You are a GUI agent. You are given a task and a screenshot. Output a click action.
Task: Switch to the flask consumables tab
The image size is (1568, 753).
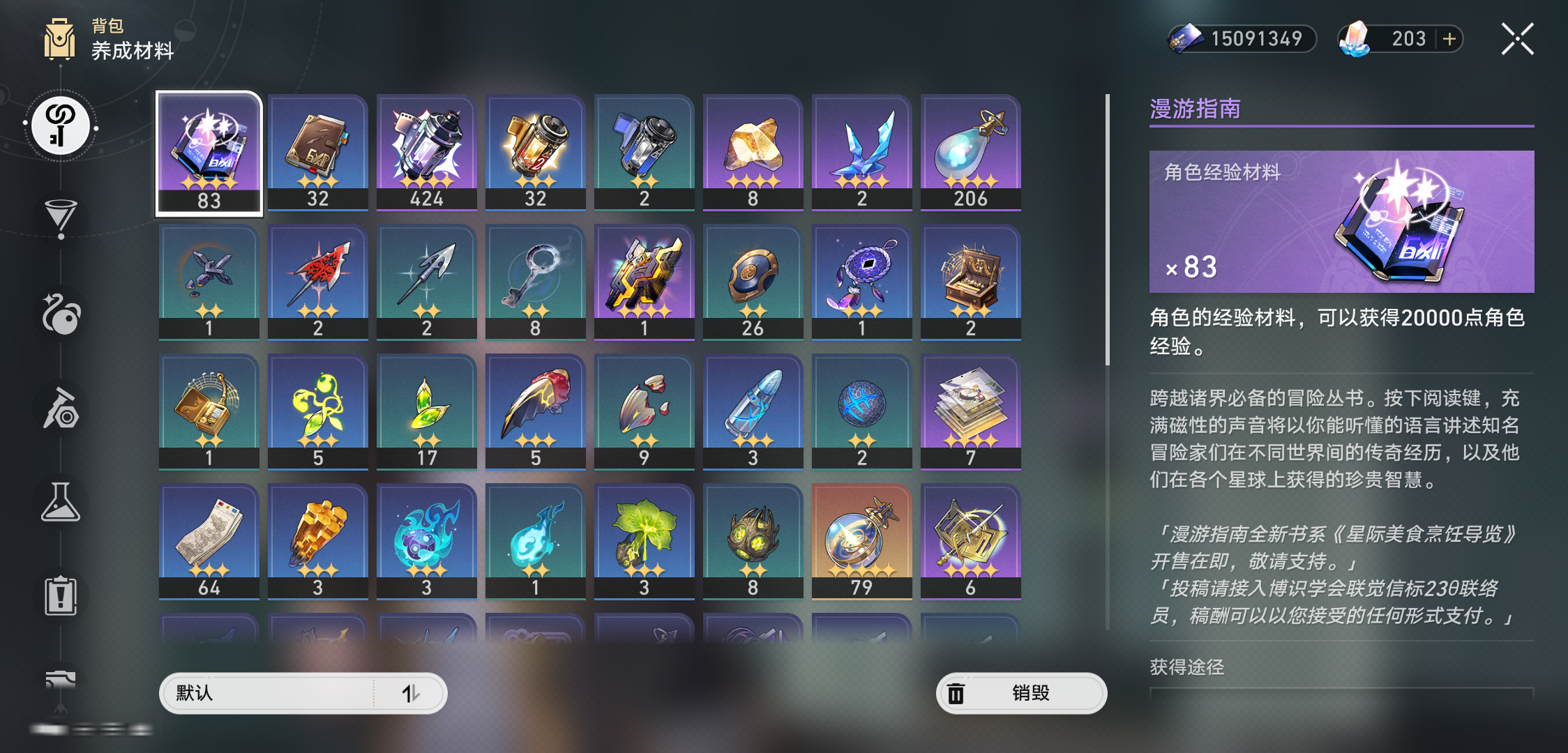61,503
